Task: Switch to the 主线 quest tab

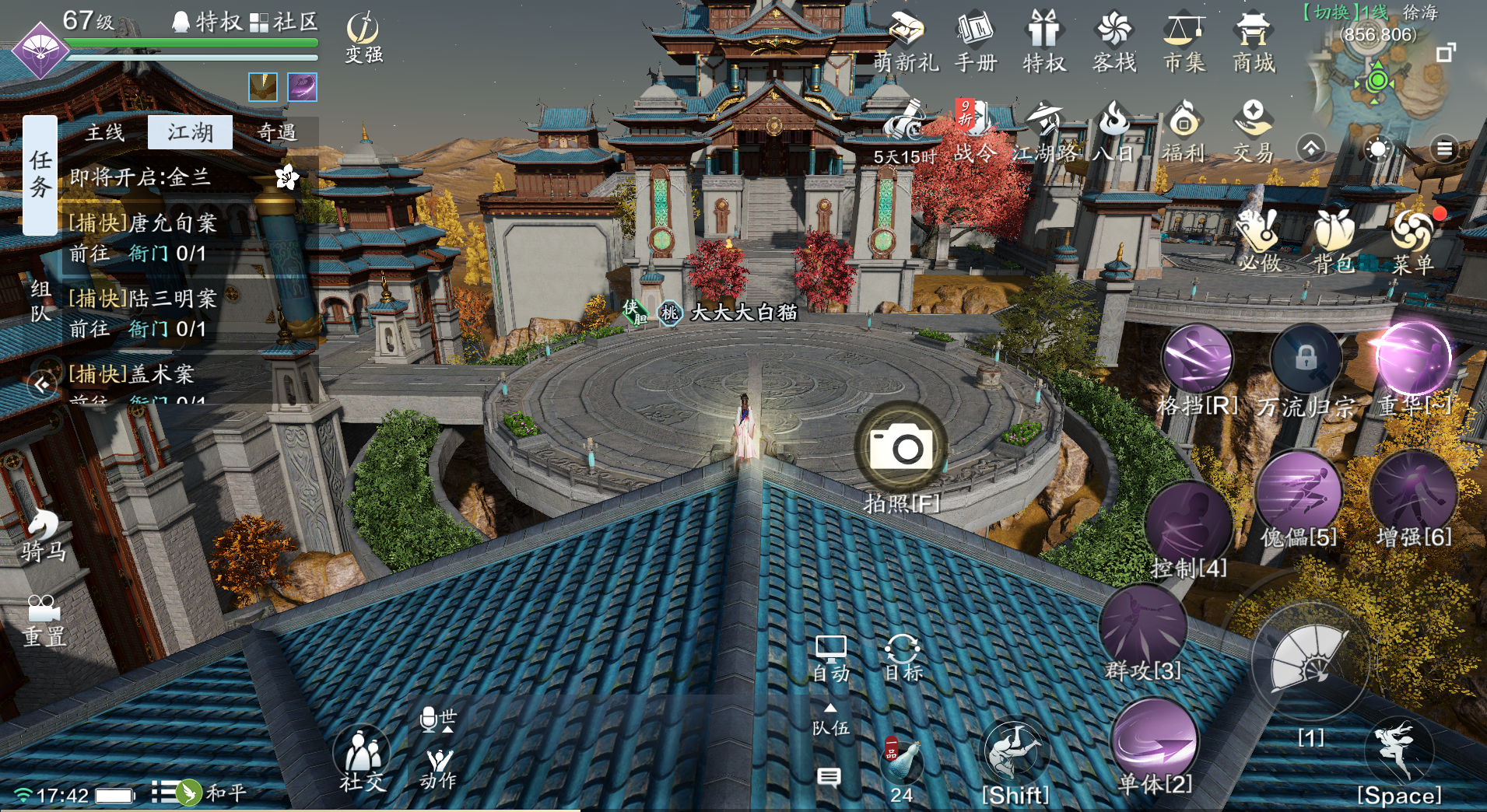Action: pos(105,133)
